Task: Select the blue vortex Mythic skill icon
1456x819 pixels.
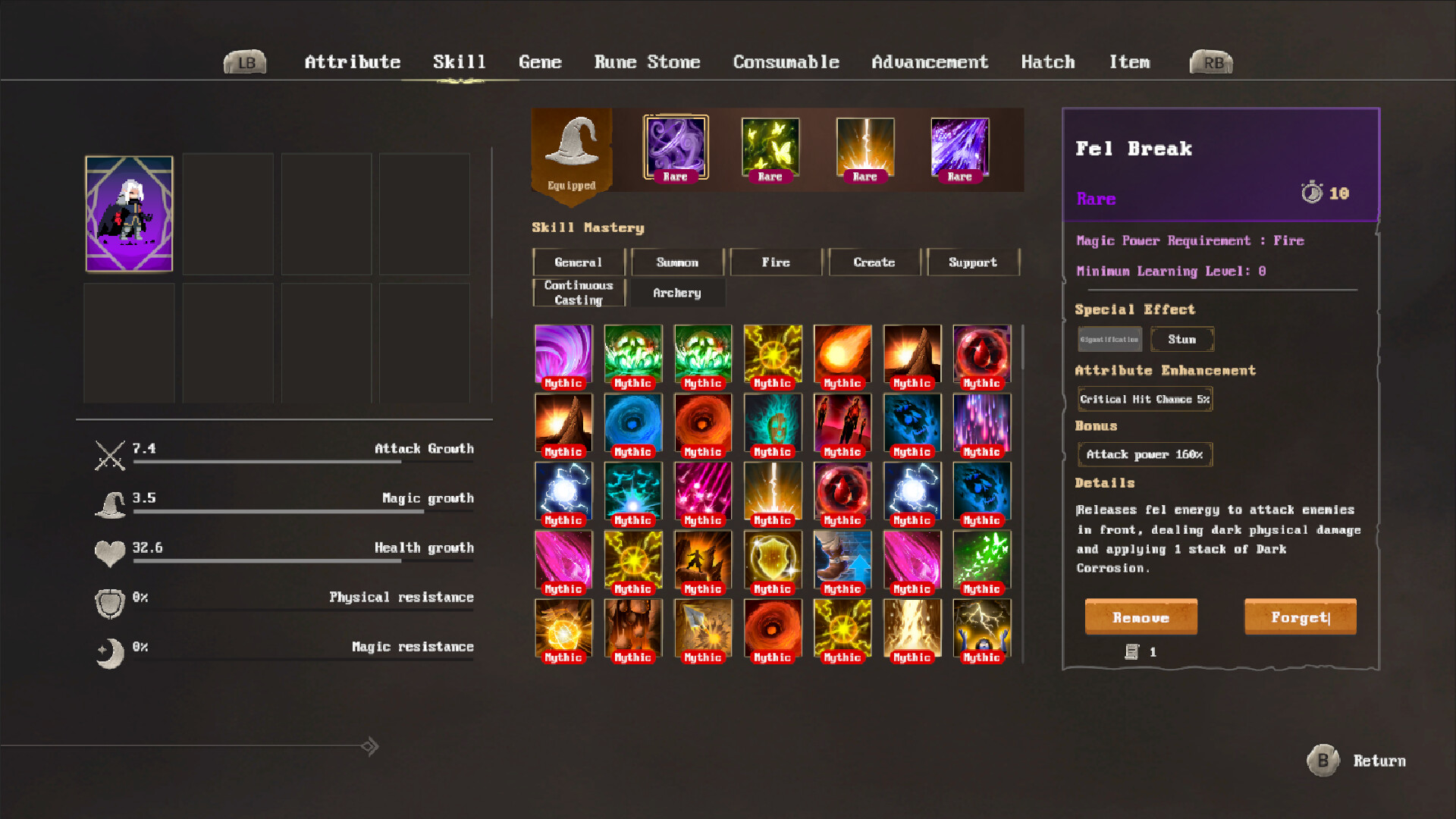Action: tap(633, 422)
